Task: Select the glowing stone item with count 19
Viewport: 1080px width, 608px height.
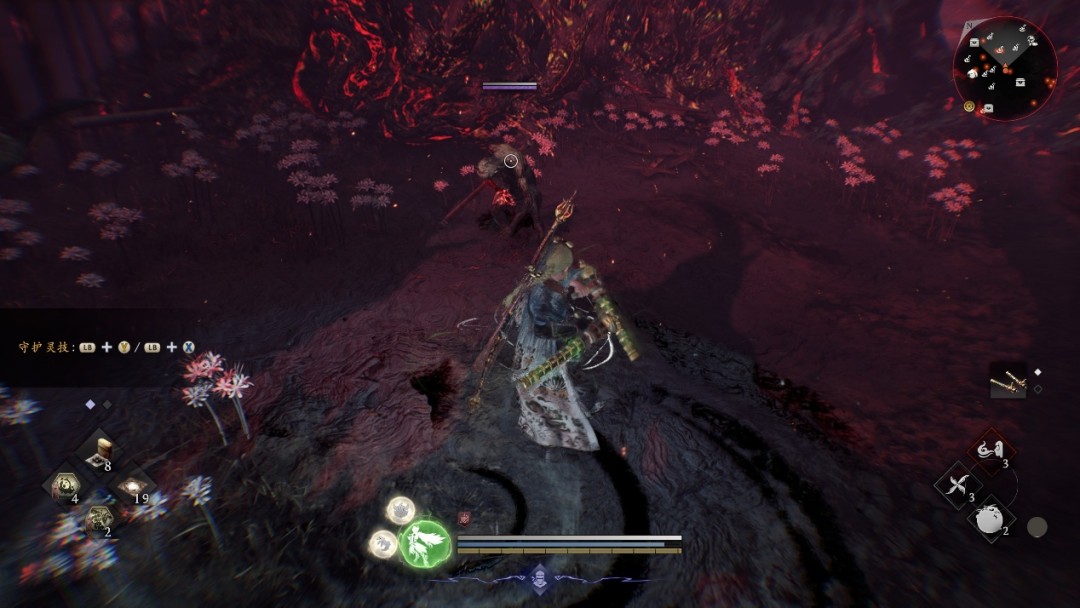Action: coord(132,487)
